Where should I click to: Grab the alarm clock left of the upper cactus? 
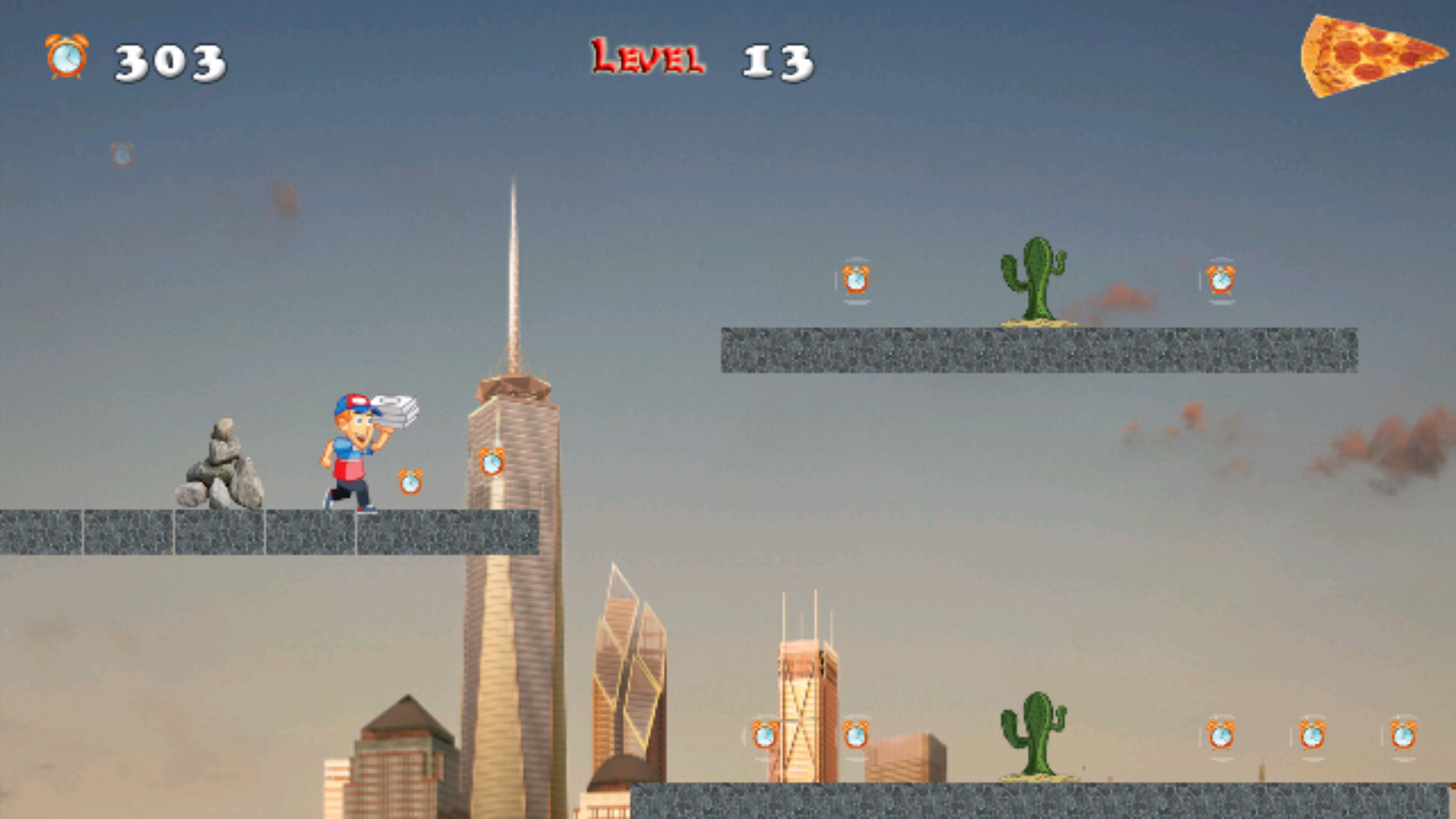click(x=856, y=280)
